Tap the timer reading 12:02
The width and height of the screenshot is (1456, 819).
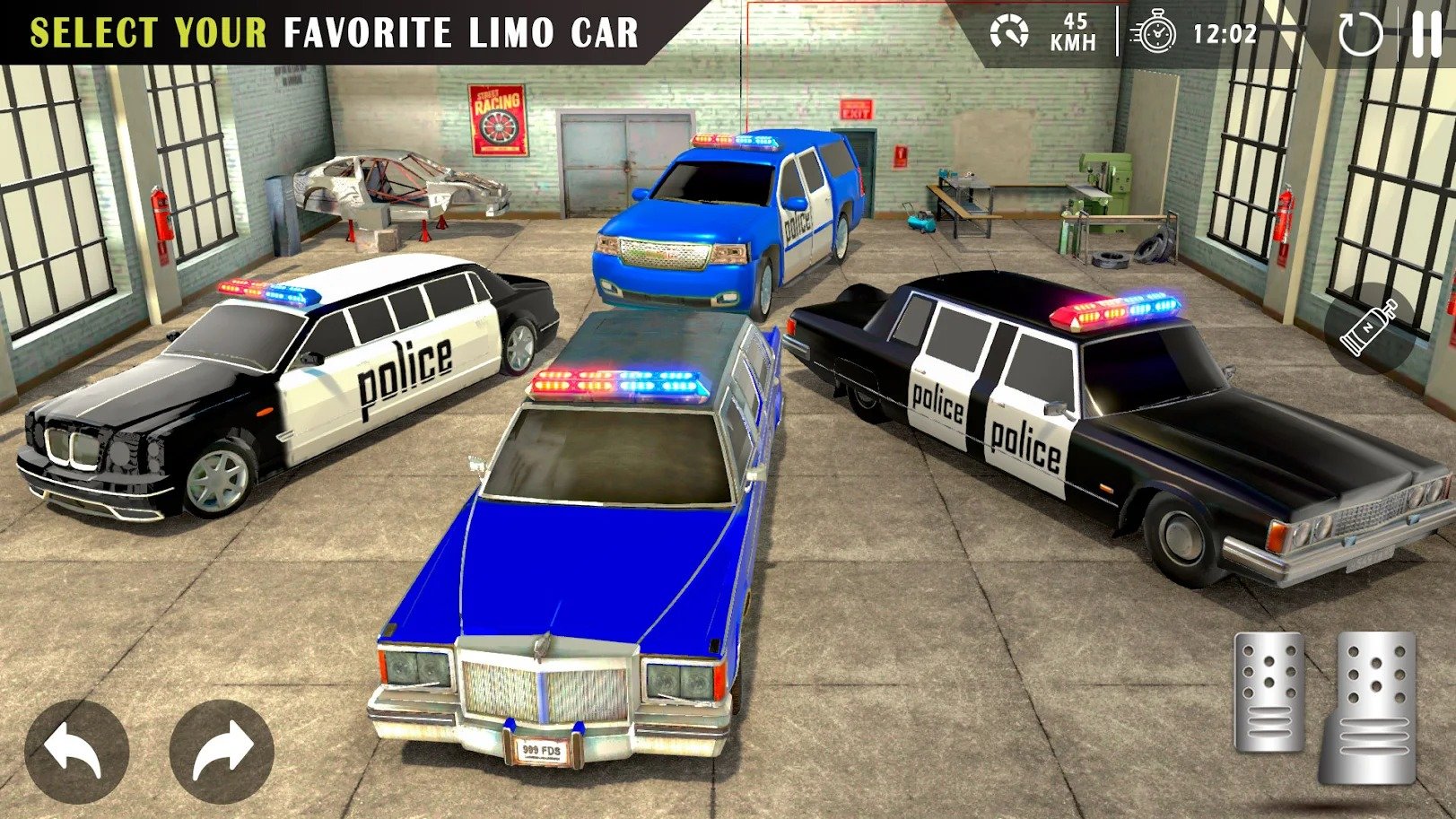tap(1225, 32)
